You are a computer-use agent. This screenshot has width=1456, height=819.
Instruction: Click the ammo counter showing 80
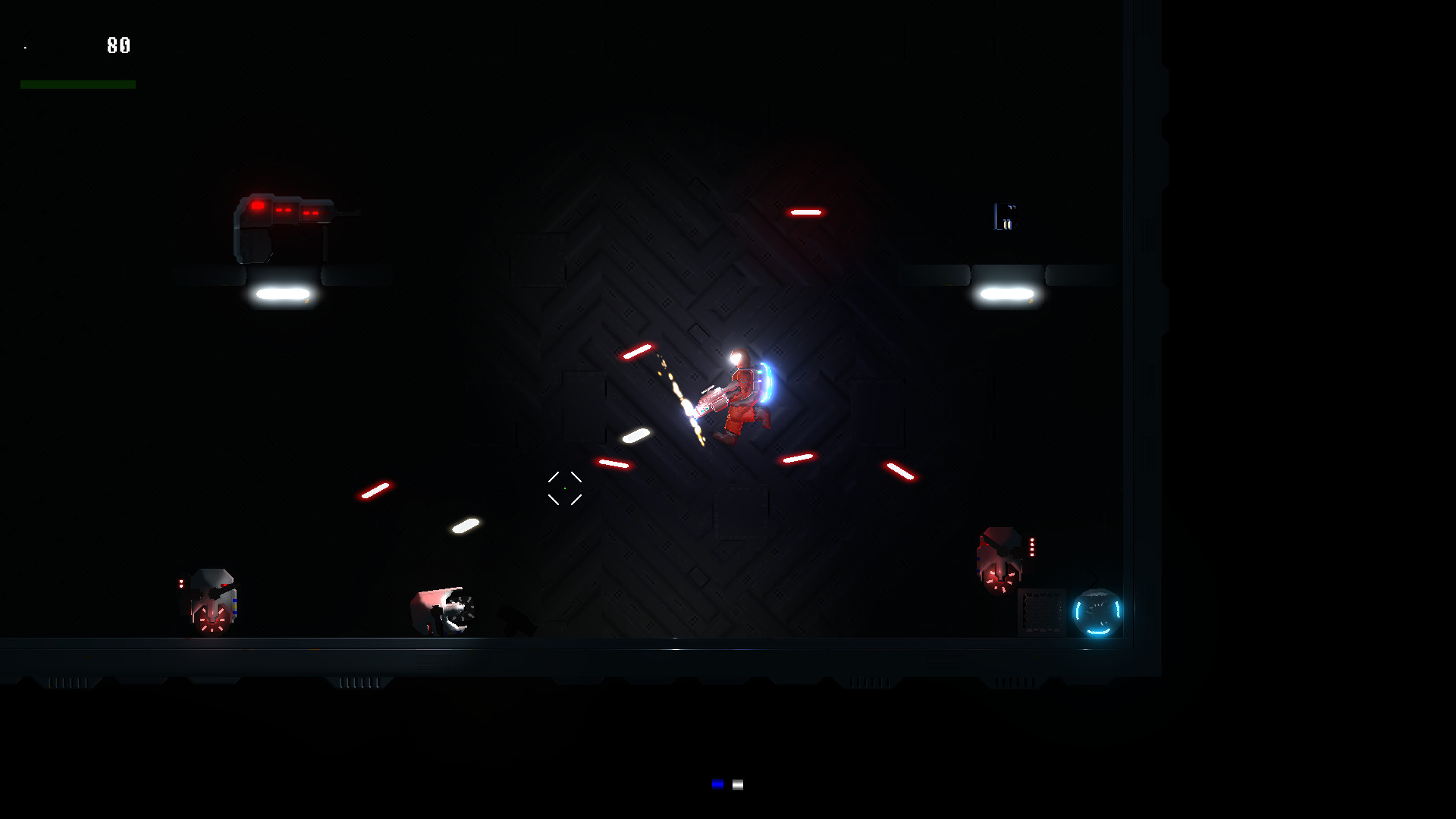point(118,45)
